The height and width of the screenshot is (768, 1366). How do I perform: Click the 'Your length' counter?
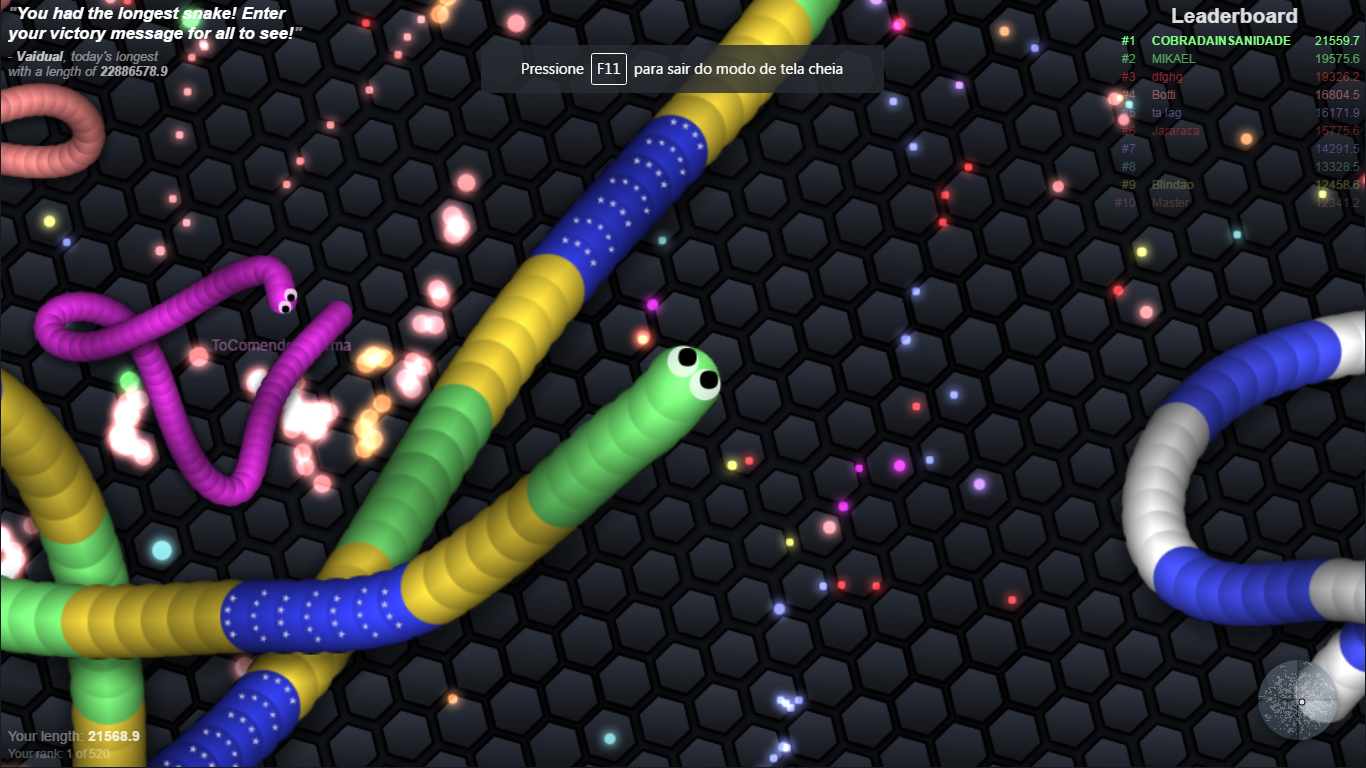70,735
